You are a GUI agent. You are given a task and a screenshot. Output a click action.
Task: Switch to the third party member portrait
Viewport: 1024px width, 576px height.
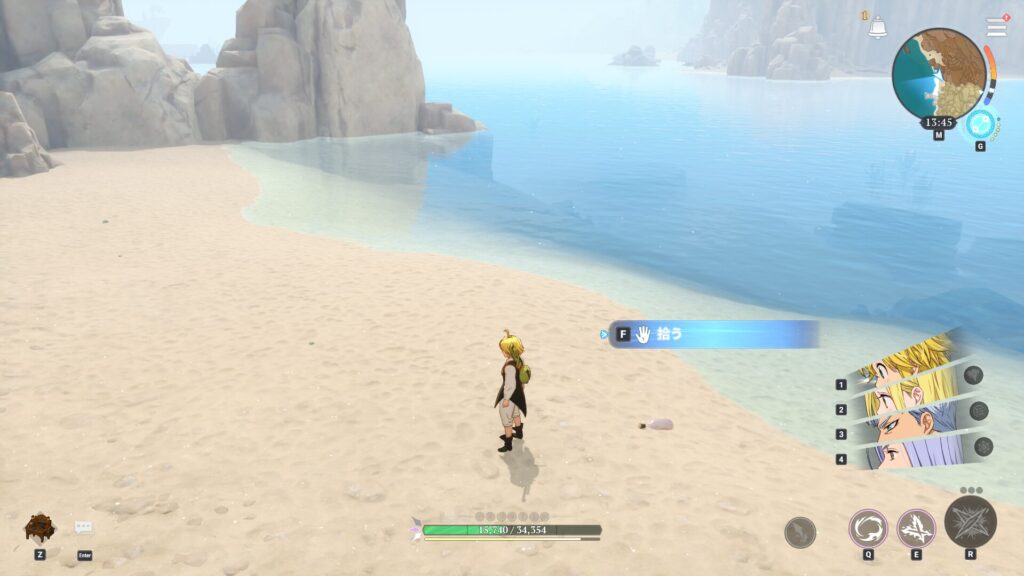tap(910, 425)
